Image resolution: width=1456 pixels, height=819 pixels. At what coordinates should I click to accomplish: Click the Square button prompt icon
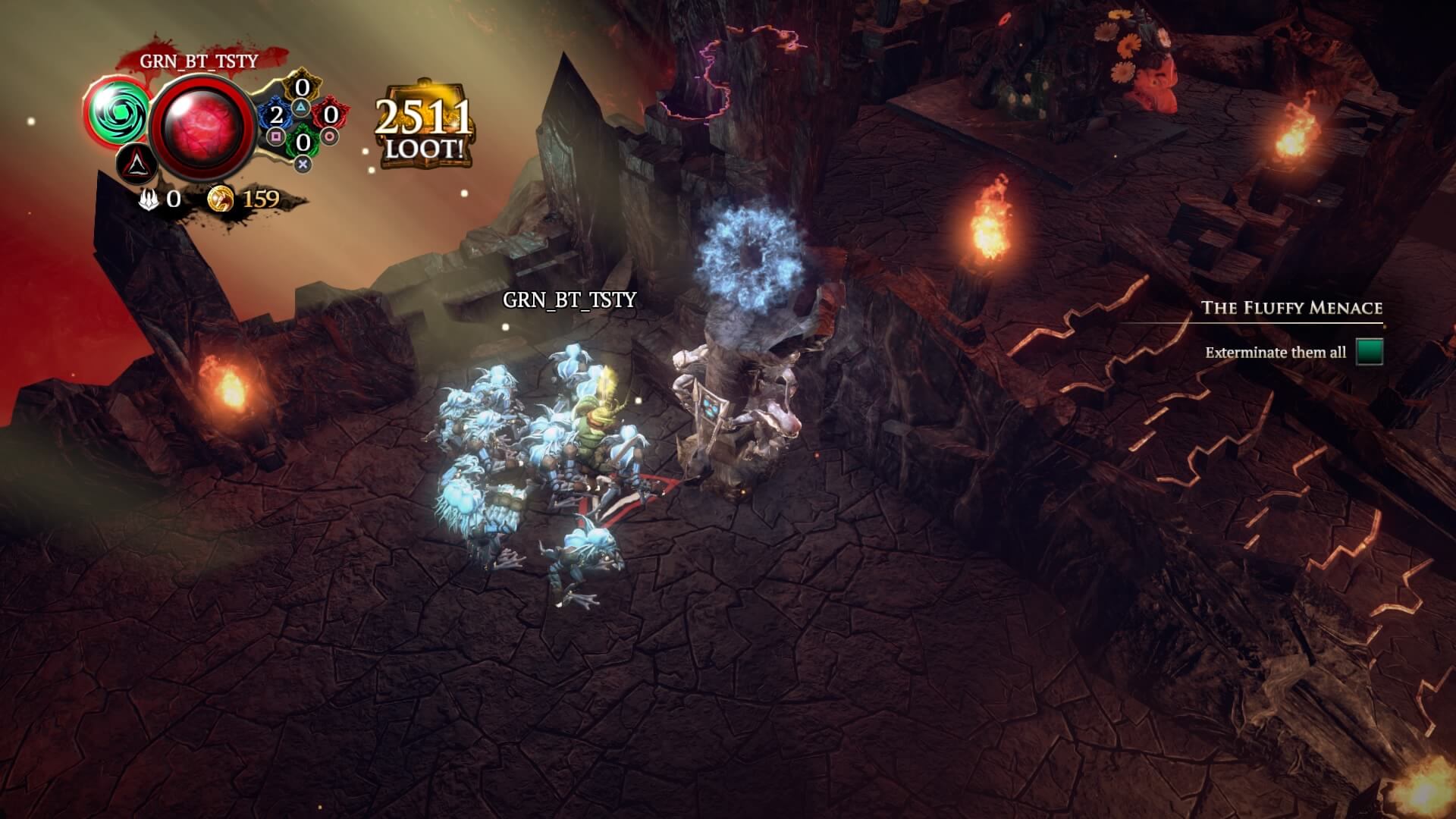point(275,136)
